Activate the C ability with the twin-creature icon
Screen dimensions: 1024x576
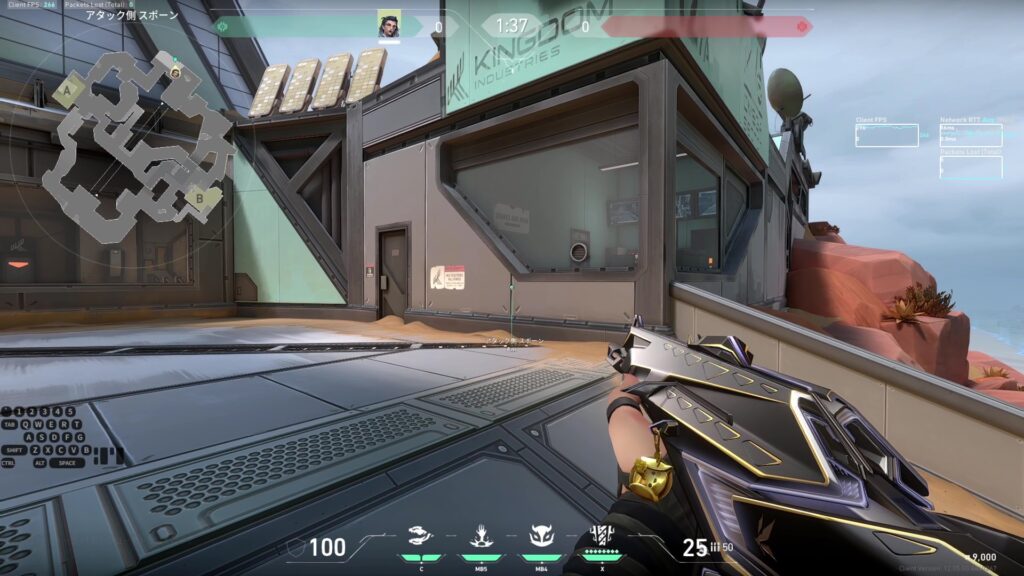coord(421,536)
